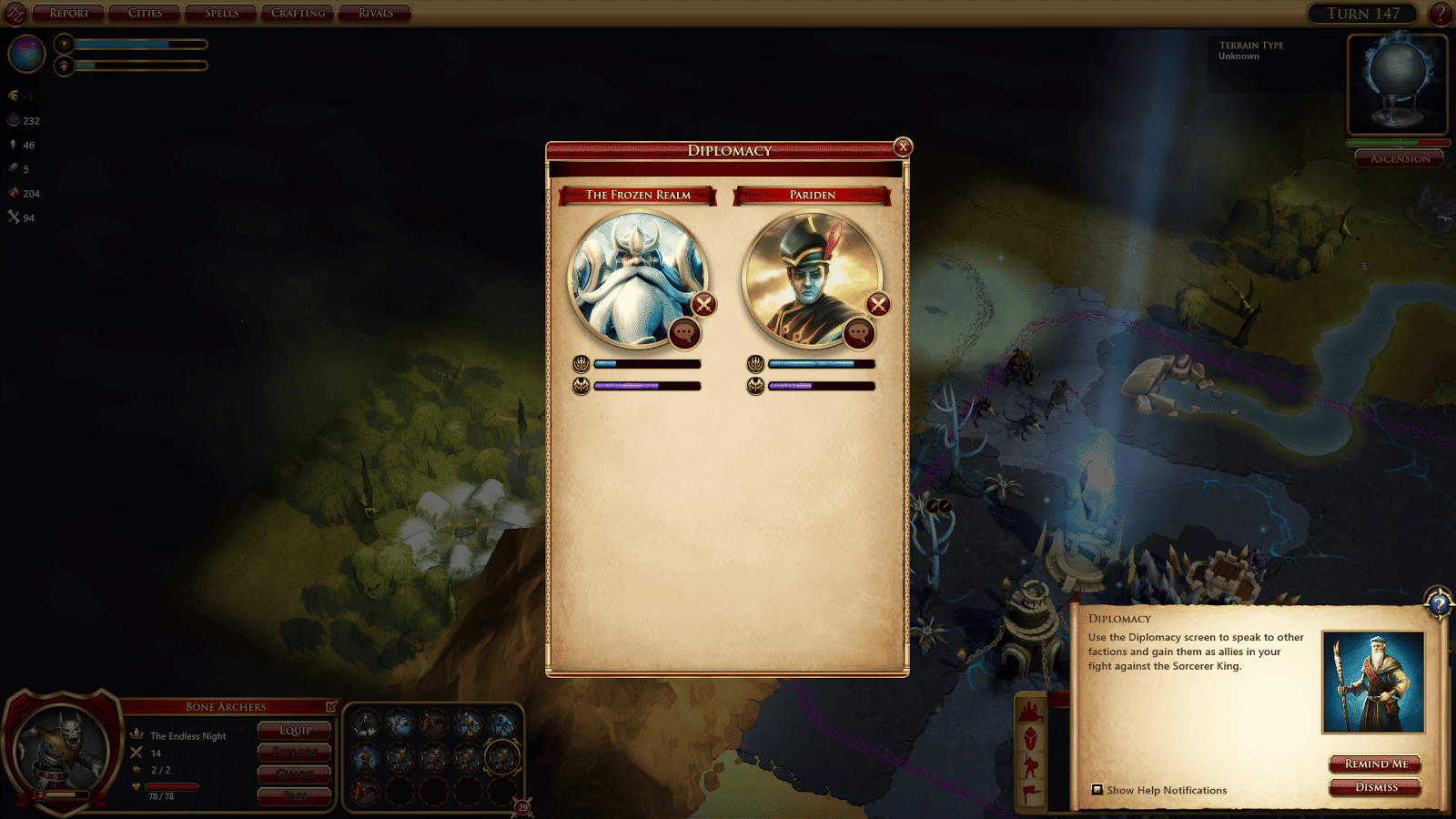Open the Crafting menu
This screenshot has height=819, width=1456.
pos(298,13)
